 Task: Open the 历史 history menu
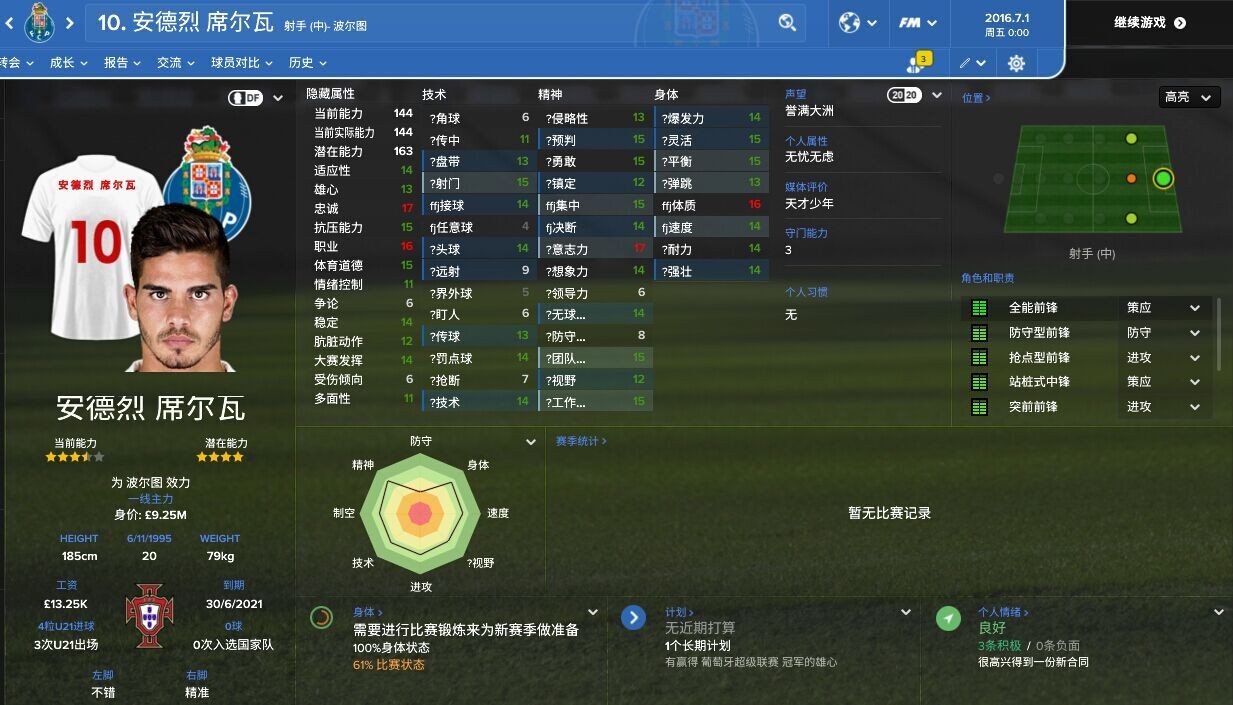pos(307,62)
